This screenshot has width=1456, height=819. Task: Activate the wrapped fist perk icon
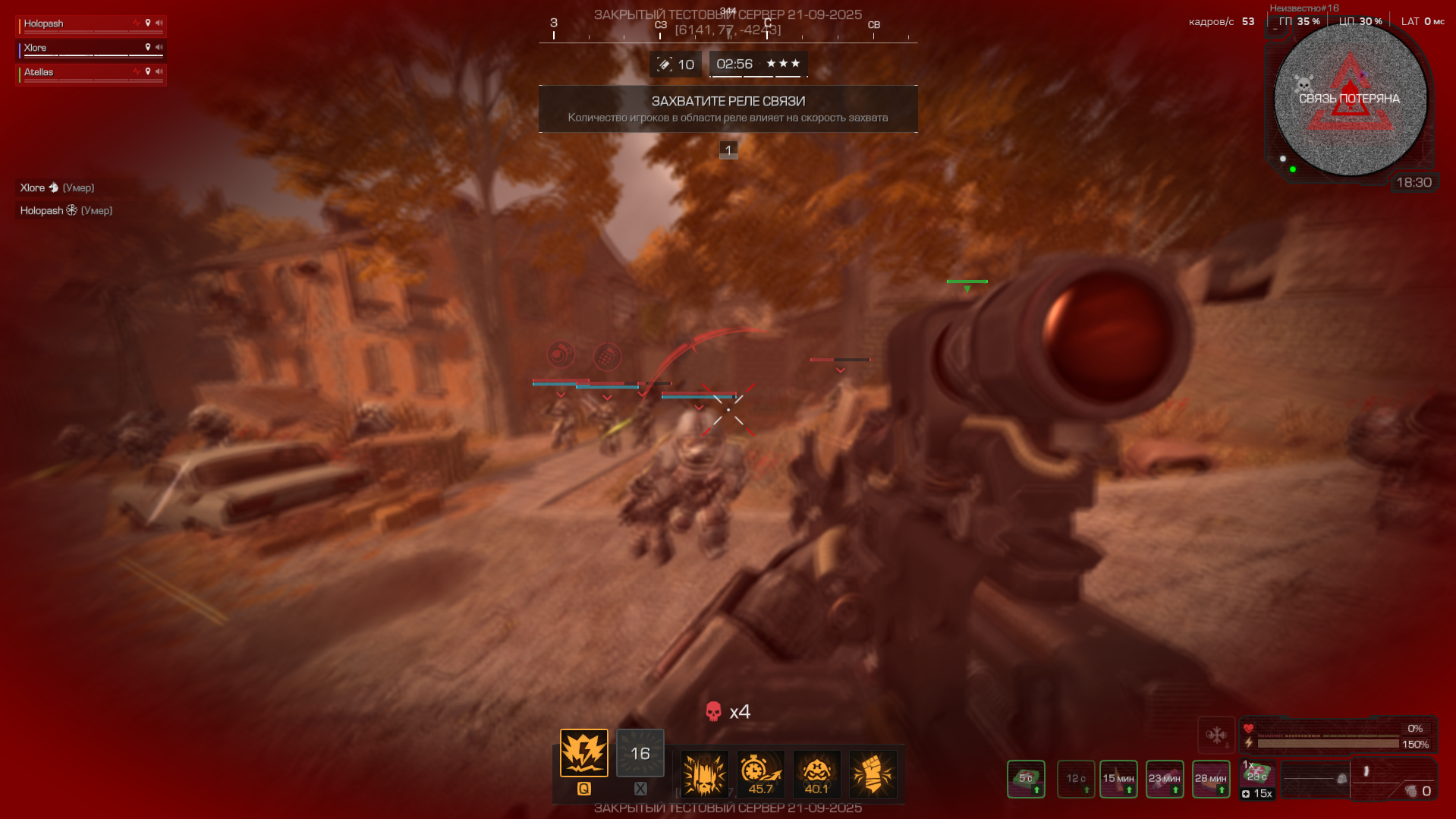(873, 773)
